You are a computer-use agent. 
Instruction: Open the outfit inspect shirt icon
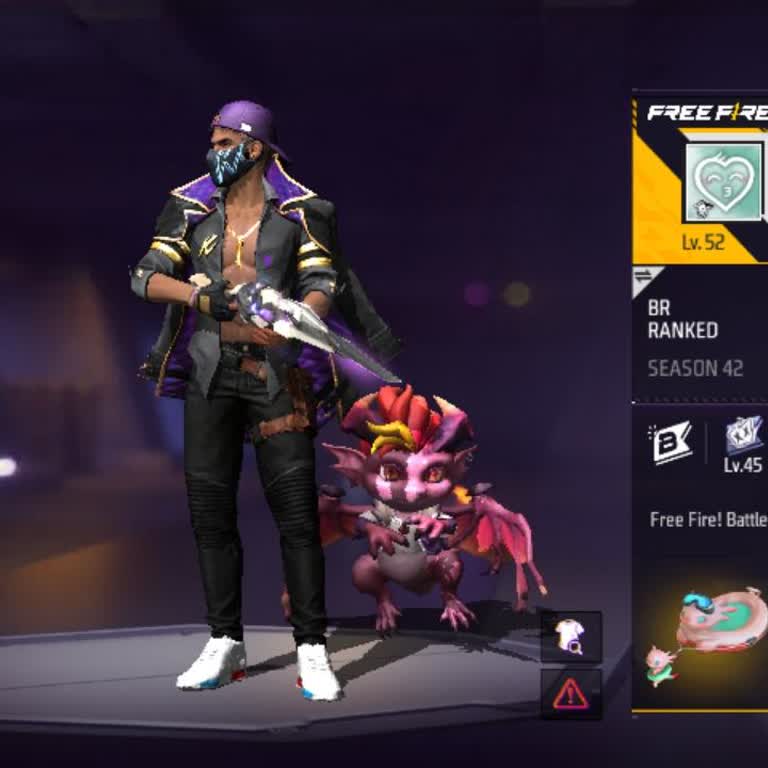tap(571, 637)
